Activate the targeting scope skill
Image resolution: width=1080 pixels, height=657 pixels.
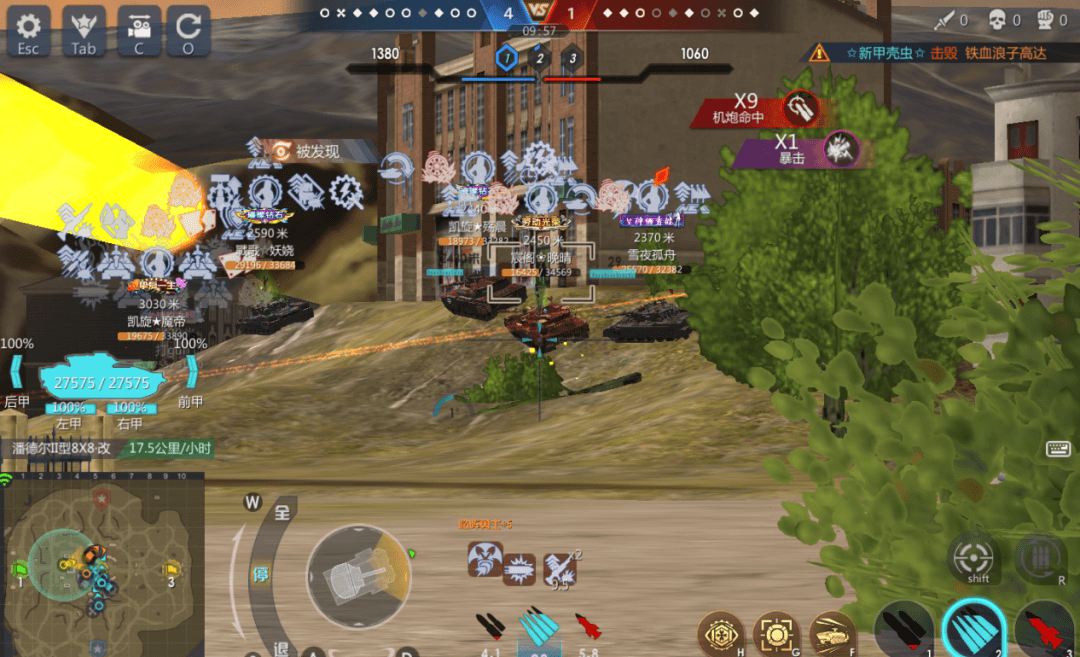point(777,634)
